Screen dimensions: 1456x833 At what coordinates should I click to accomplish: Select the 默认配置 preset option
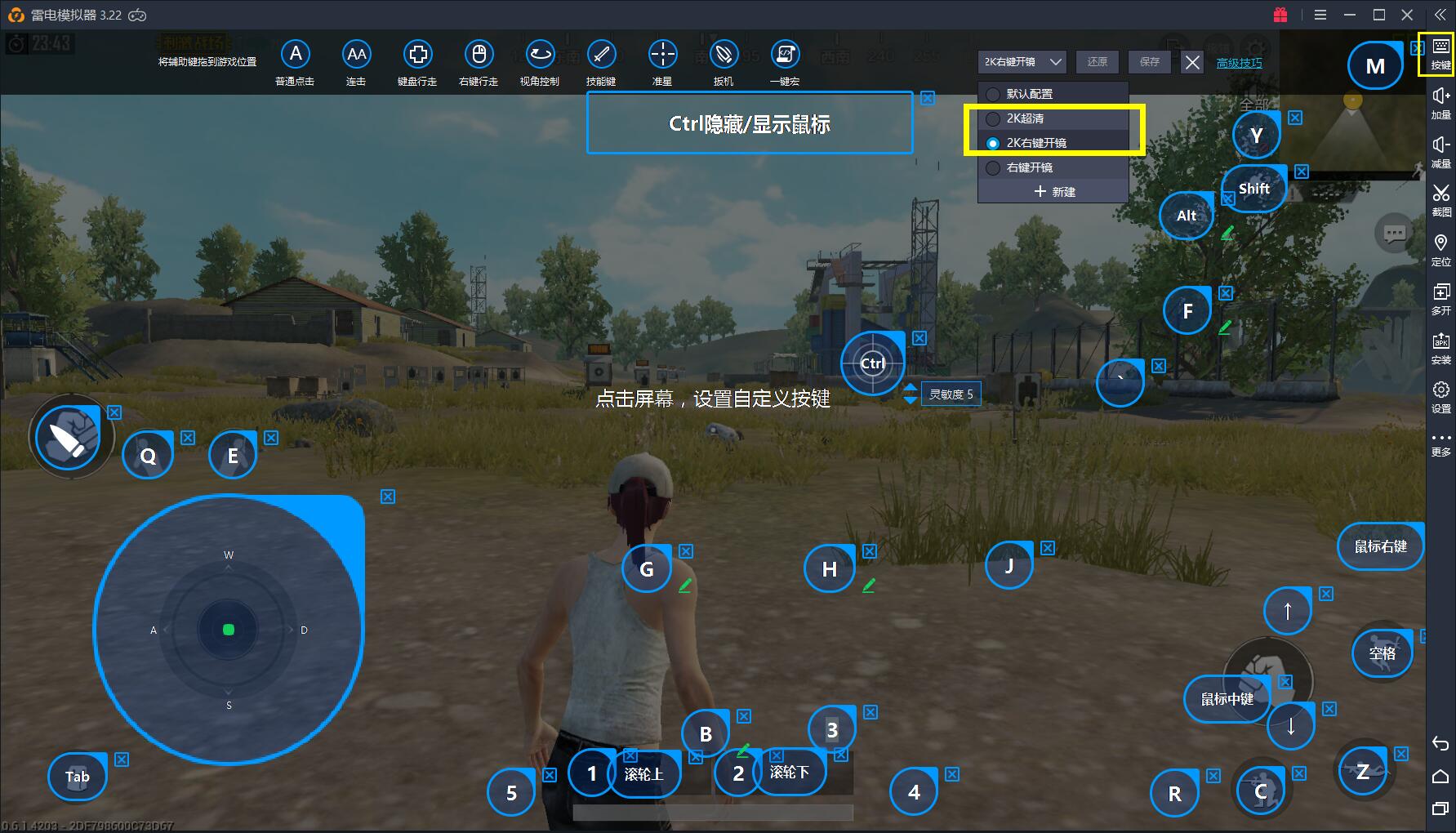click(x=1029, y=94)
